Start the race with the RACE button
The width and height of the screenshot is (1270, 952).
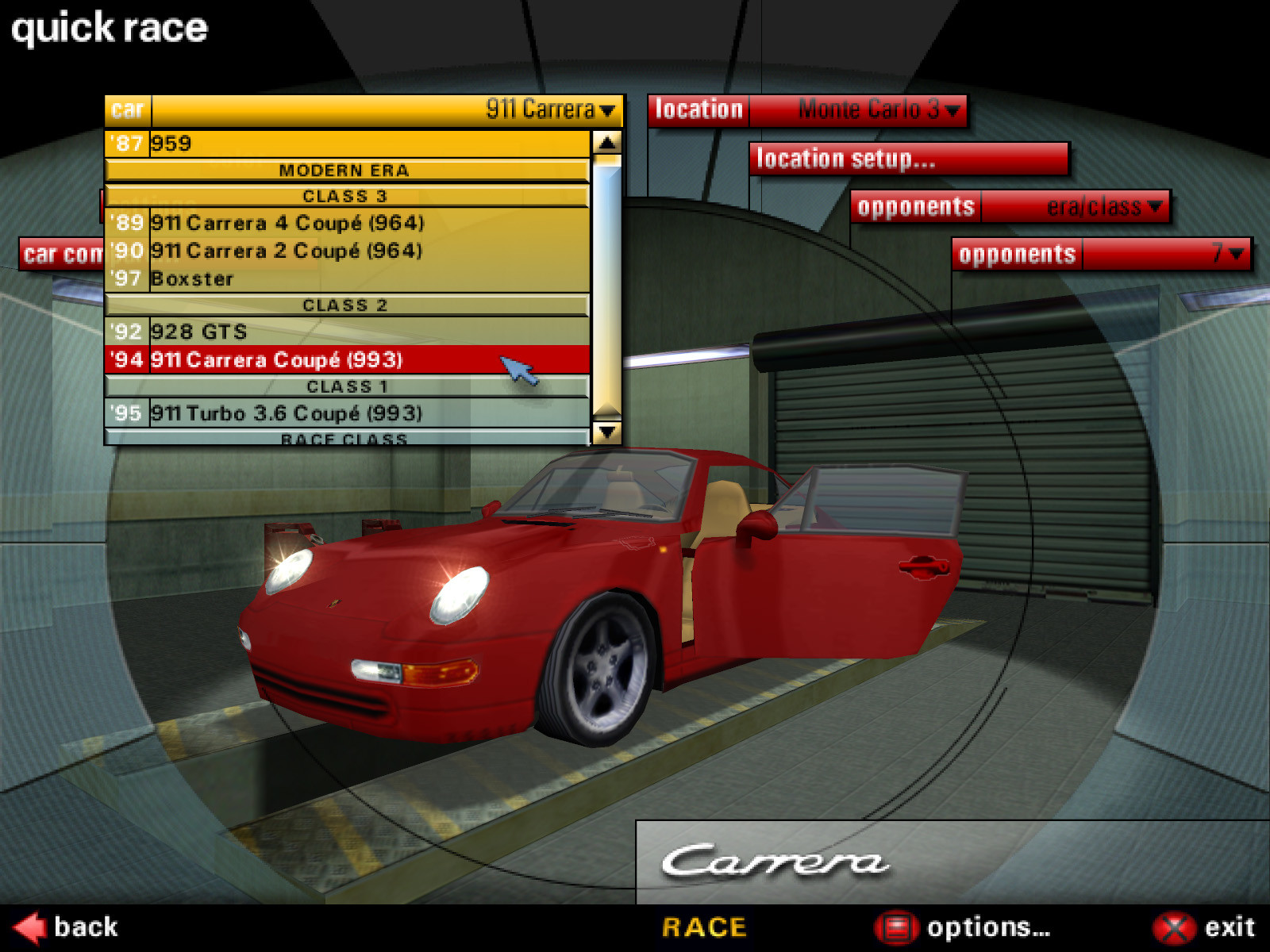click(x=703, y=927)
